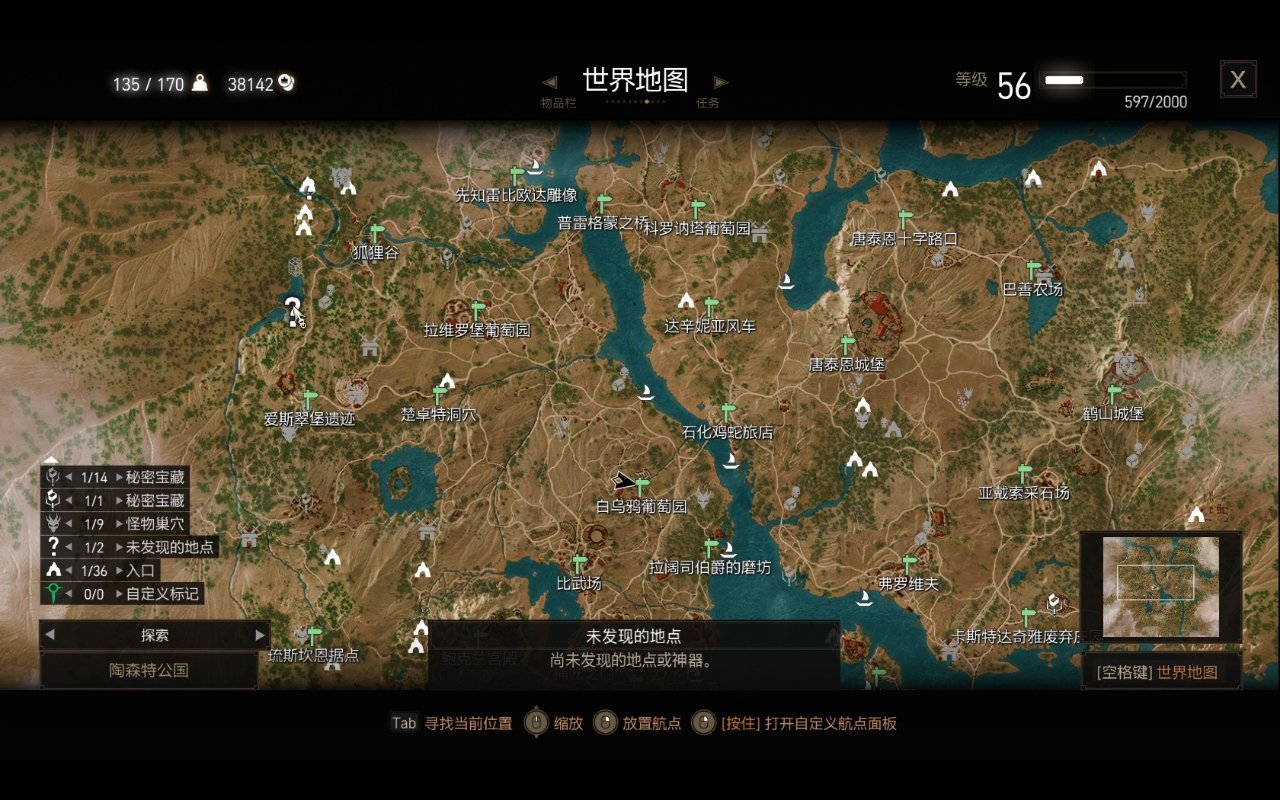This screenshot has width=1280, height=800.
Task: Toggle the 怪物巢穴 legend filter
Action: click(50, 523)
